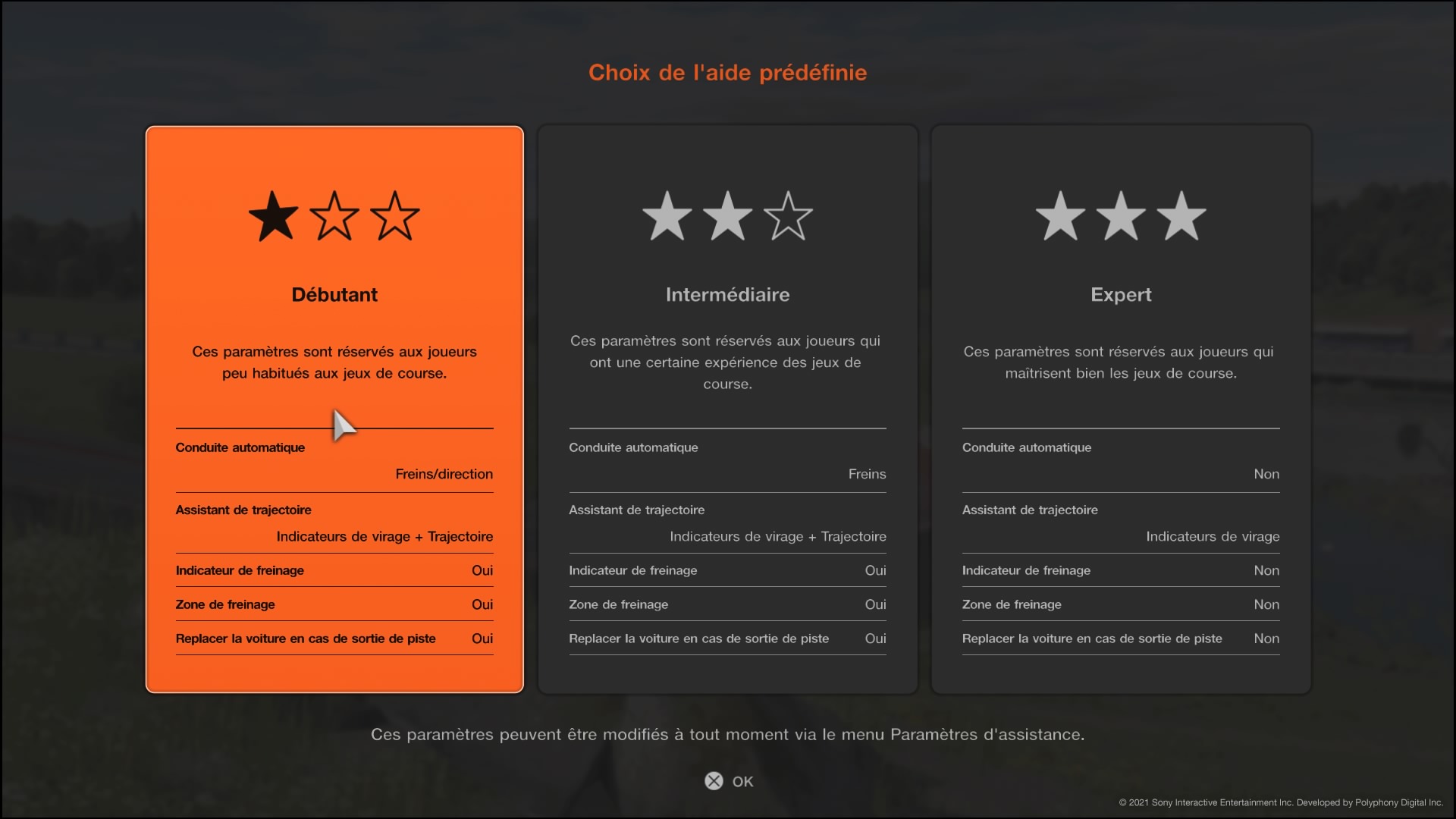Image resolution: width=1456 pixels, height=819 pixels.
Task: Choose the Intermédiaire assist preset card
Action: coord(727,409)
